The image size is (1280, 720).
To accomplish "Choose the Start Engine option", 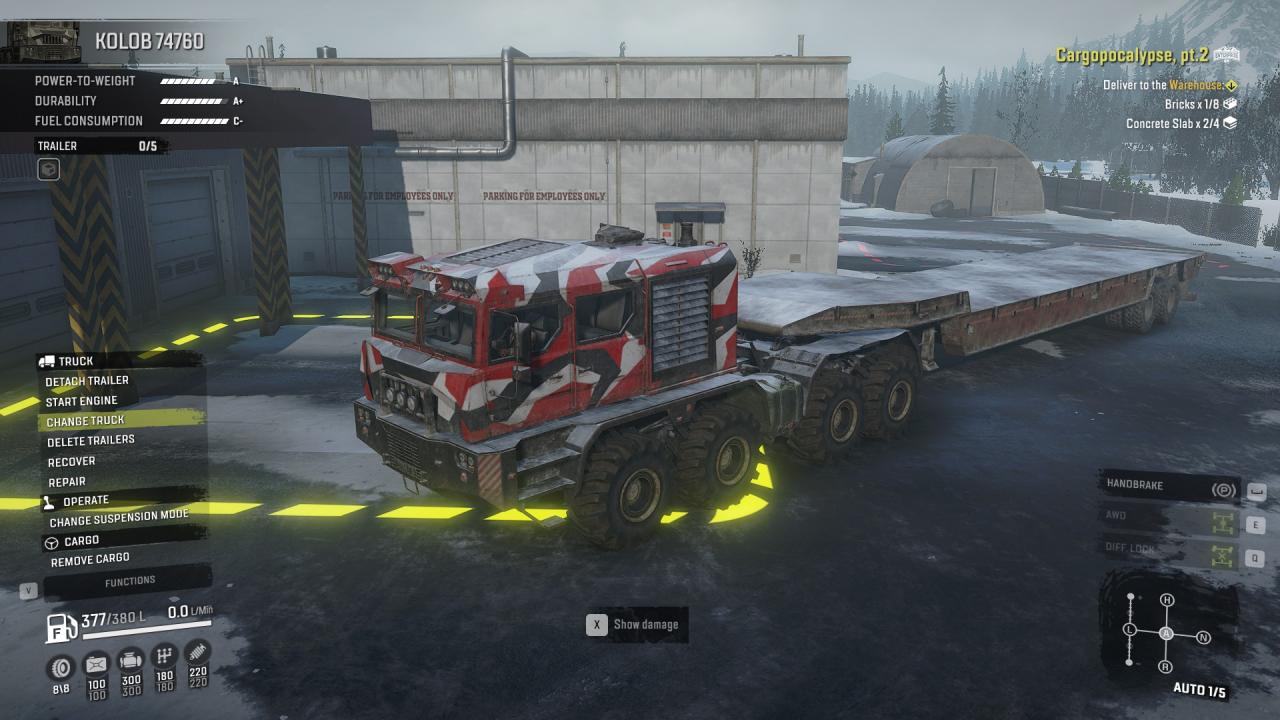I will (x=82, y=401).
